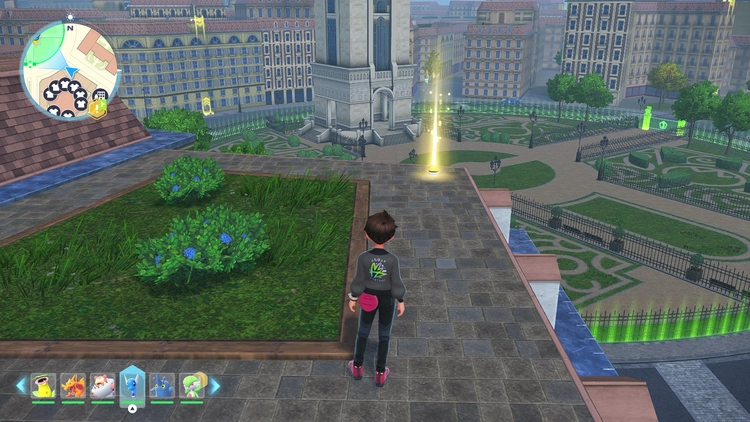Switch to Heracross in the party bar

click(162, 385)
